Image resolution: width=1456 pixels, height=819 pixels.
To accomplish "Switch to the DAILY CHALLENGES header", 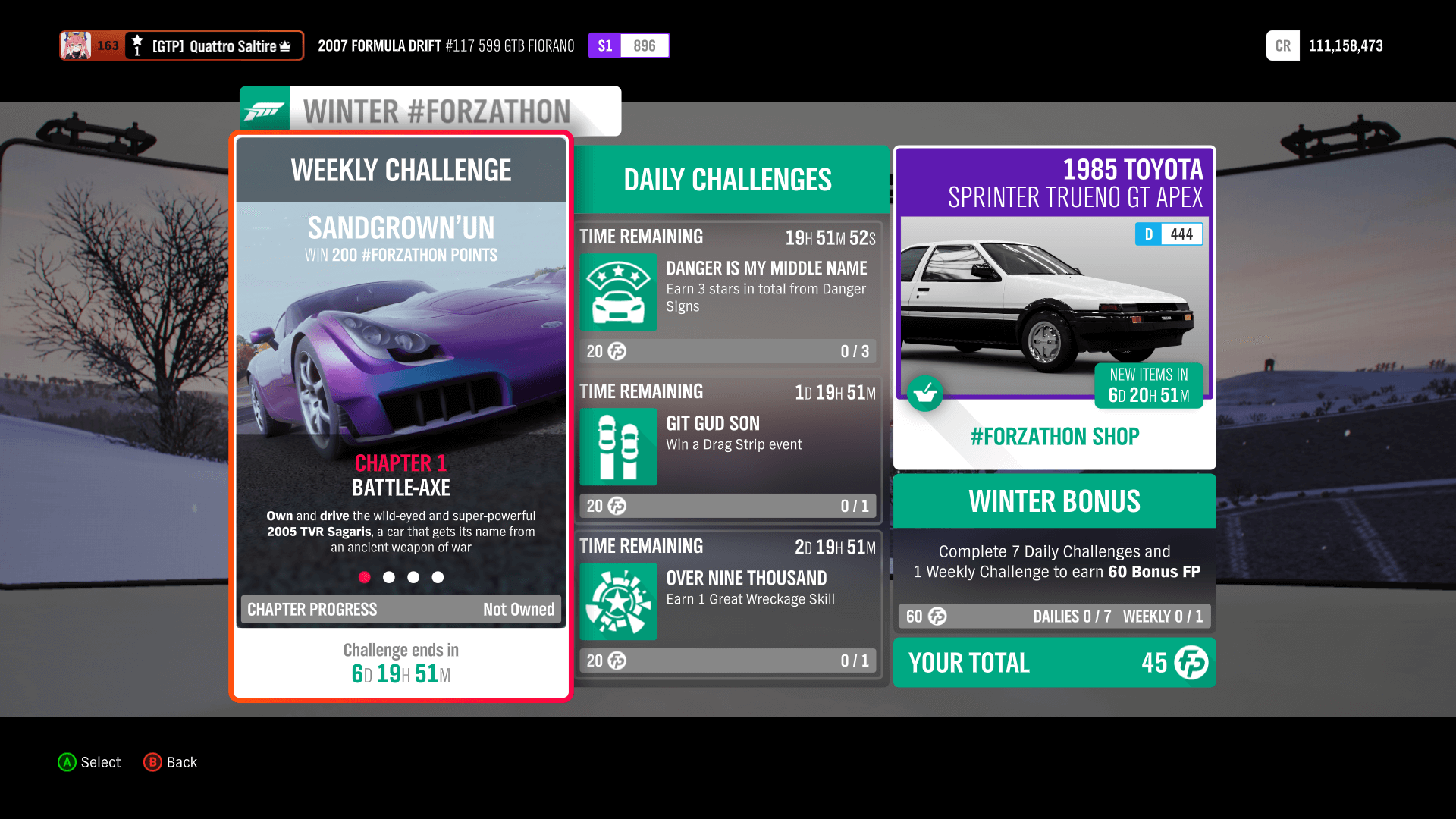I will point(726,179).
